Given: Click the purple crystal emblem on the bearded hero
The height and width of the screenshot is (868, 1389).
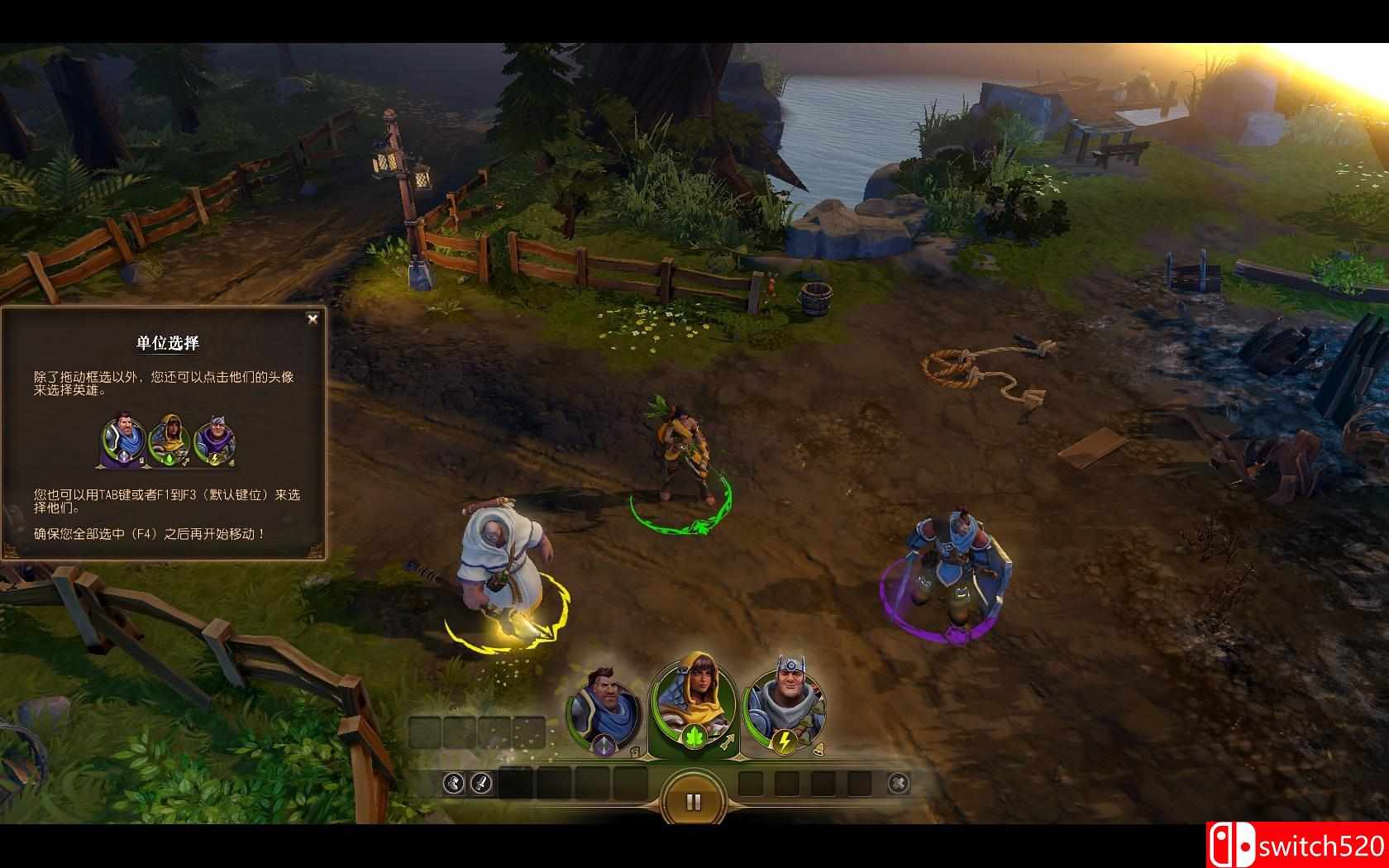Looking at the screenshot, I should (x=603, y=745).
